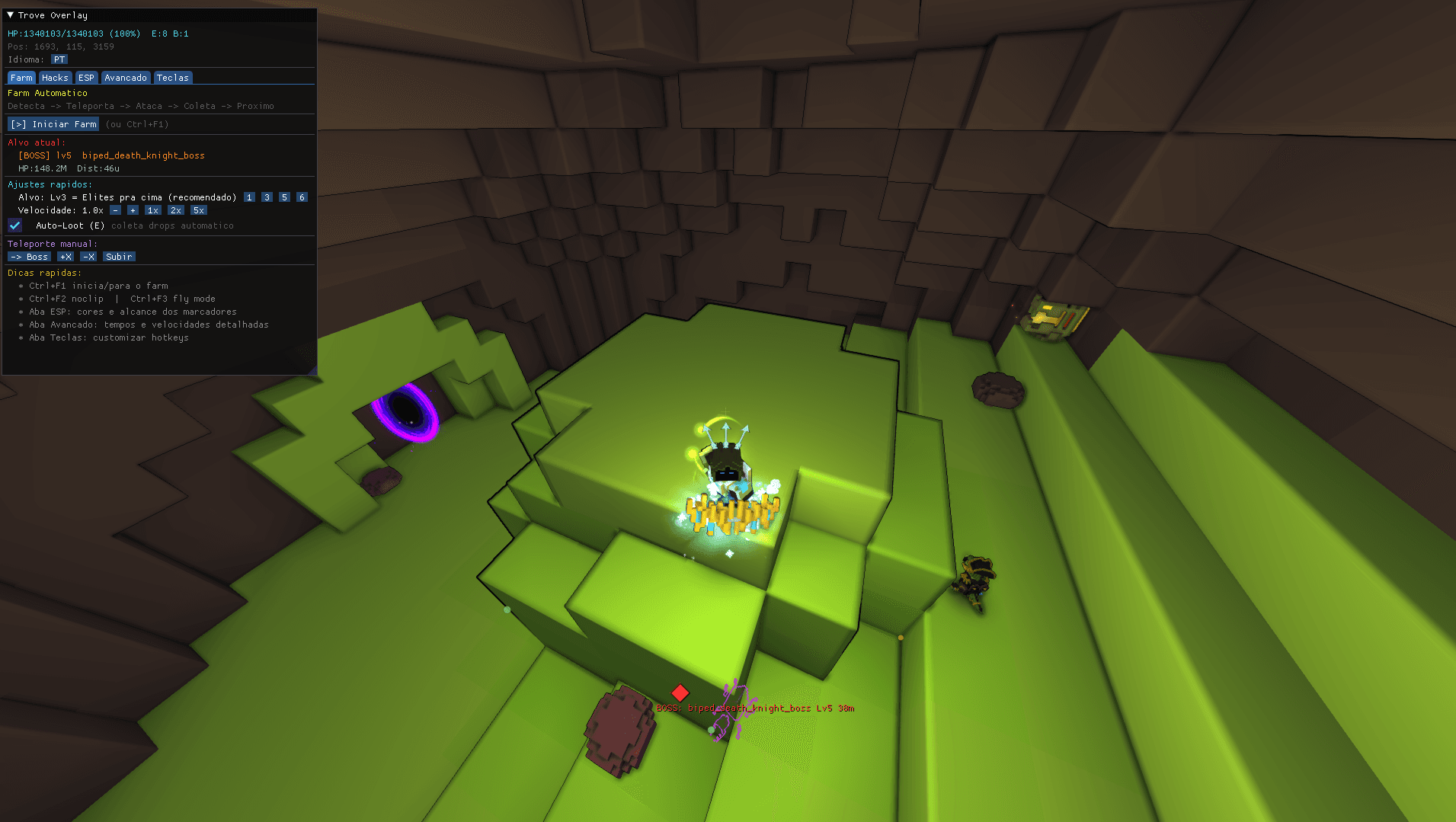Click the +X manual teleport button

[x=65, y=256]
